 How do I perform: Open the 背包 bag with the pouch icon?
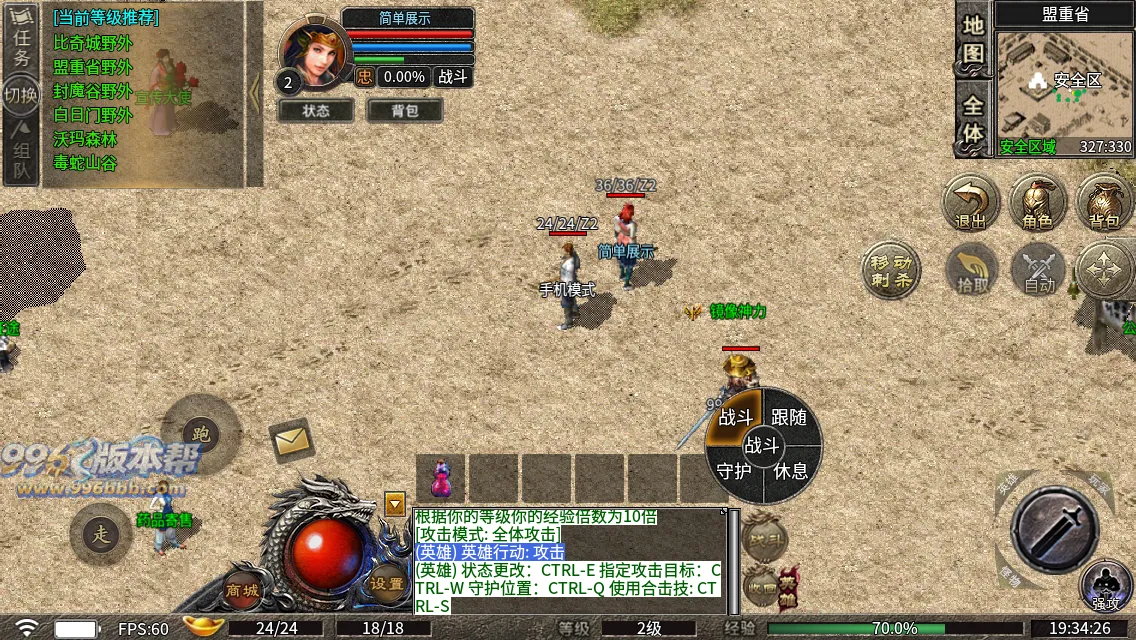(x=1104, y=202)
